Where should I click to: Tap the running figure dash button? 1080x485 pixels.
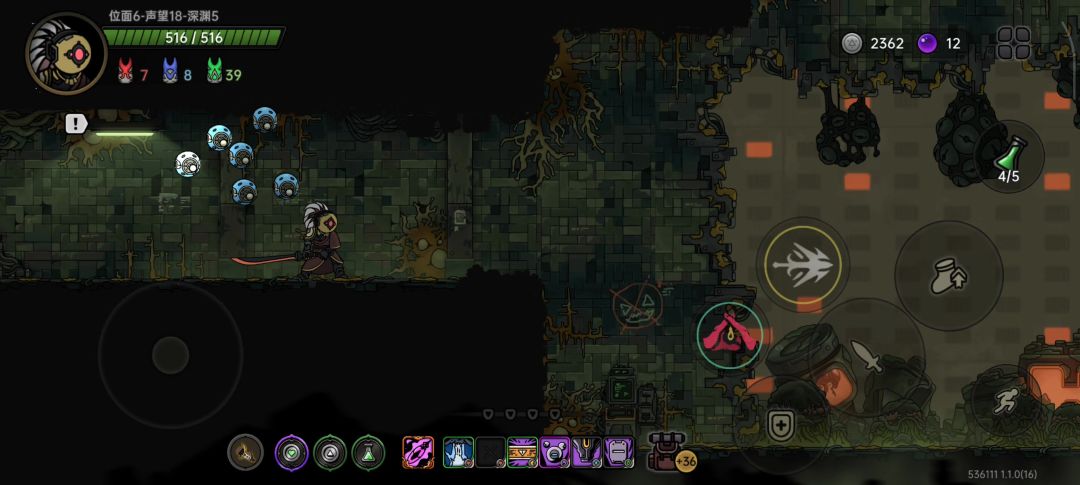(1007, 400)
